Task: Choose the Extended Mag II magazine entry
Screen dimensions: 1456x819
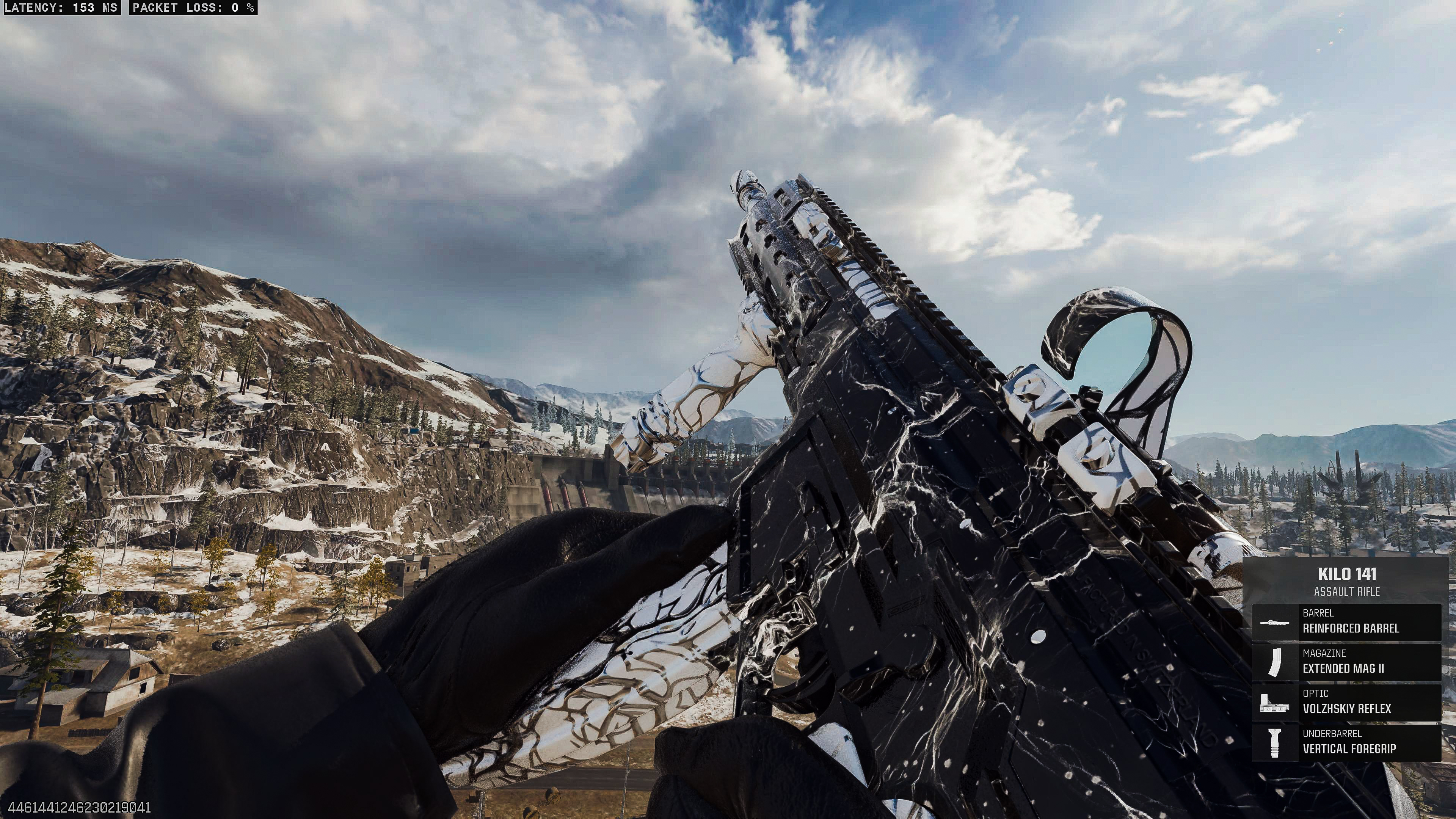Action: [1346, 662]
